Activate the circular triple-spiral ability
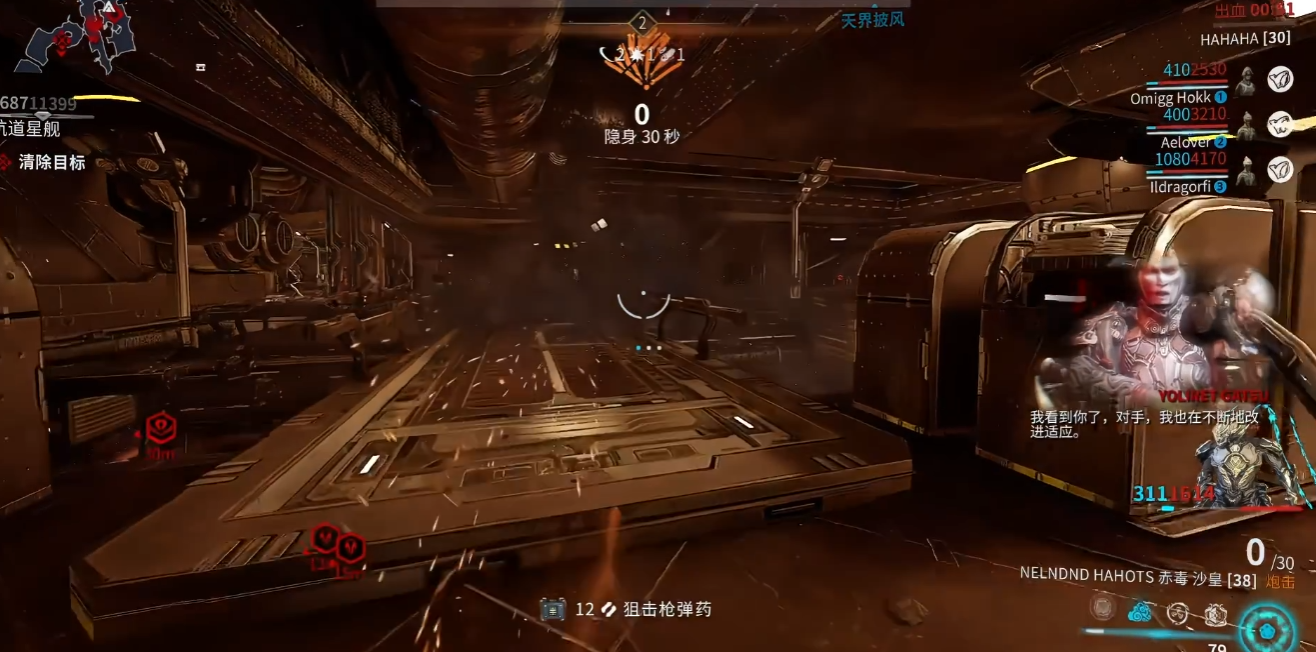The height and width of the screenshot is (652, 1316). click(1177, 612)
